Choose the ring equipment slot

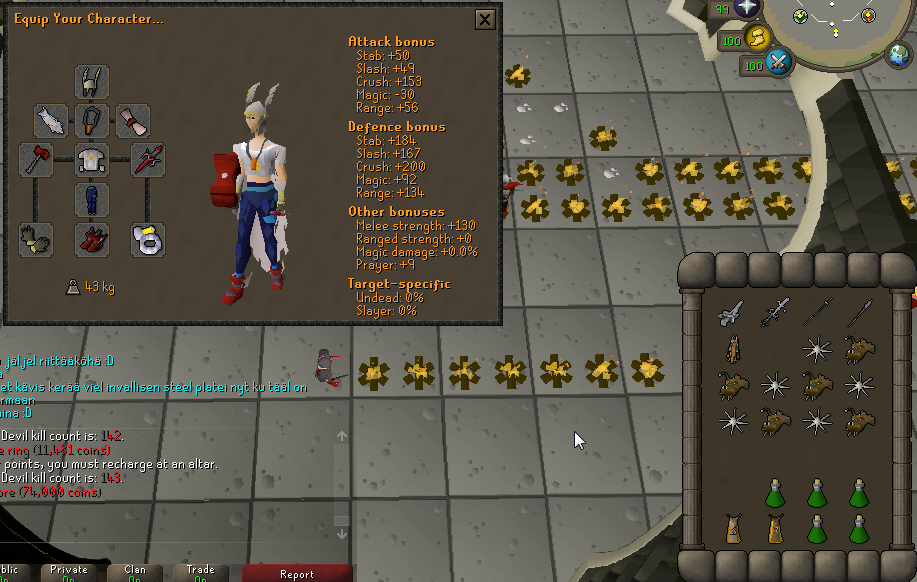[148, 240]
